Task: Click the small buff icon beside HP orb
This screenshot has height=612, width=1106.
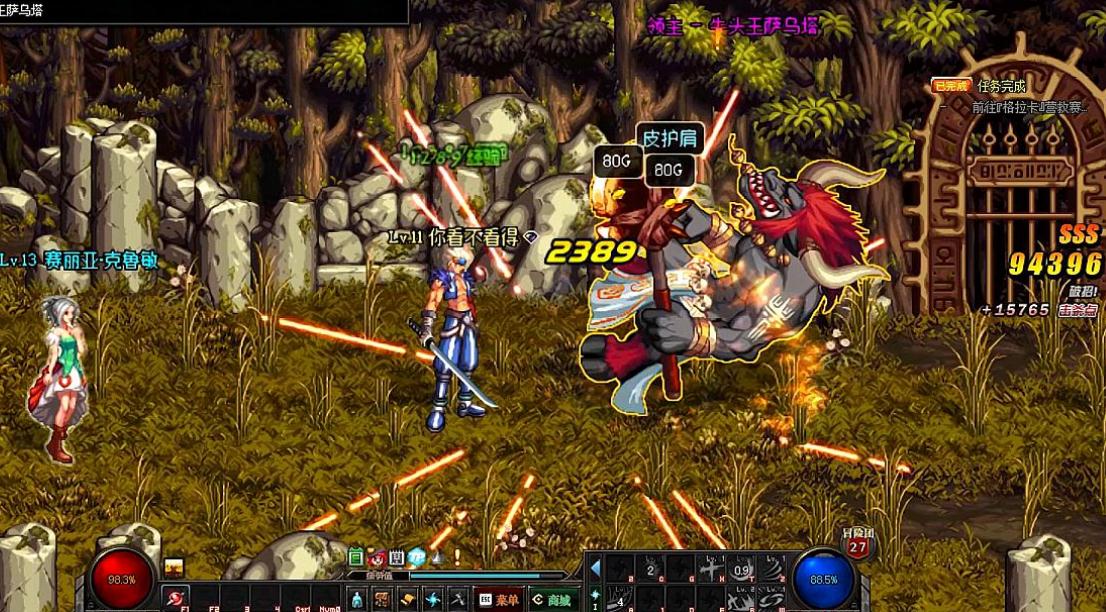Action: click(x=174, y=568)
